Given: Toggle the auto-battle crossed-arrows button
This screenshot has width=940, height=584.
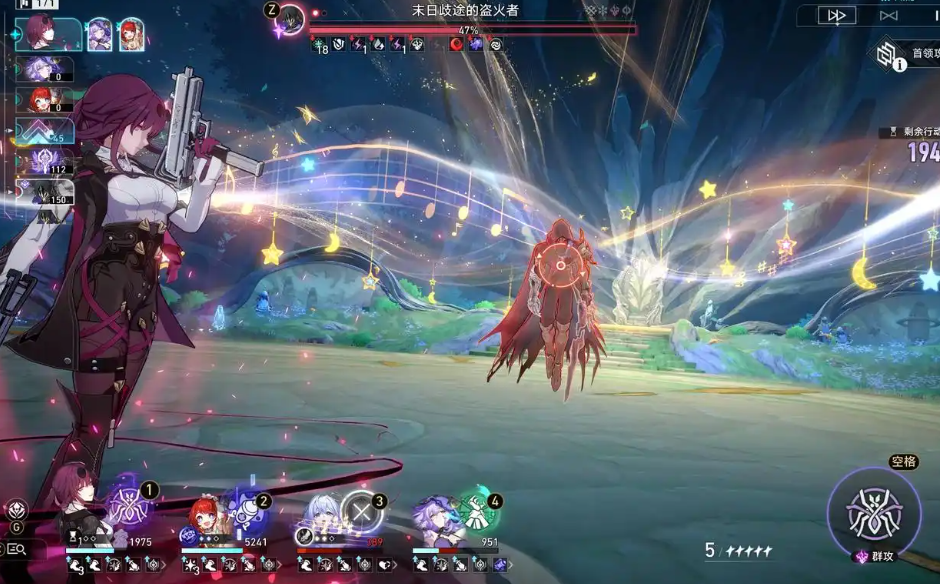Looking at the screenshot, I should tap(888, 15).
